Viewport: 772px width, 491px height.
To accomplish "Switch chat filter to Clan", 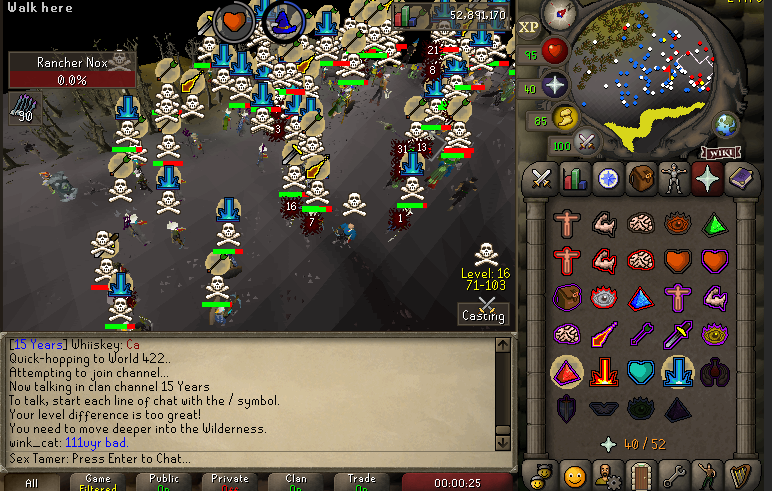I will (x=296, y=482).
